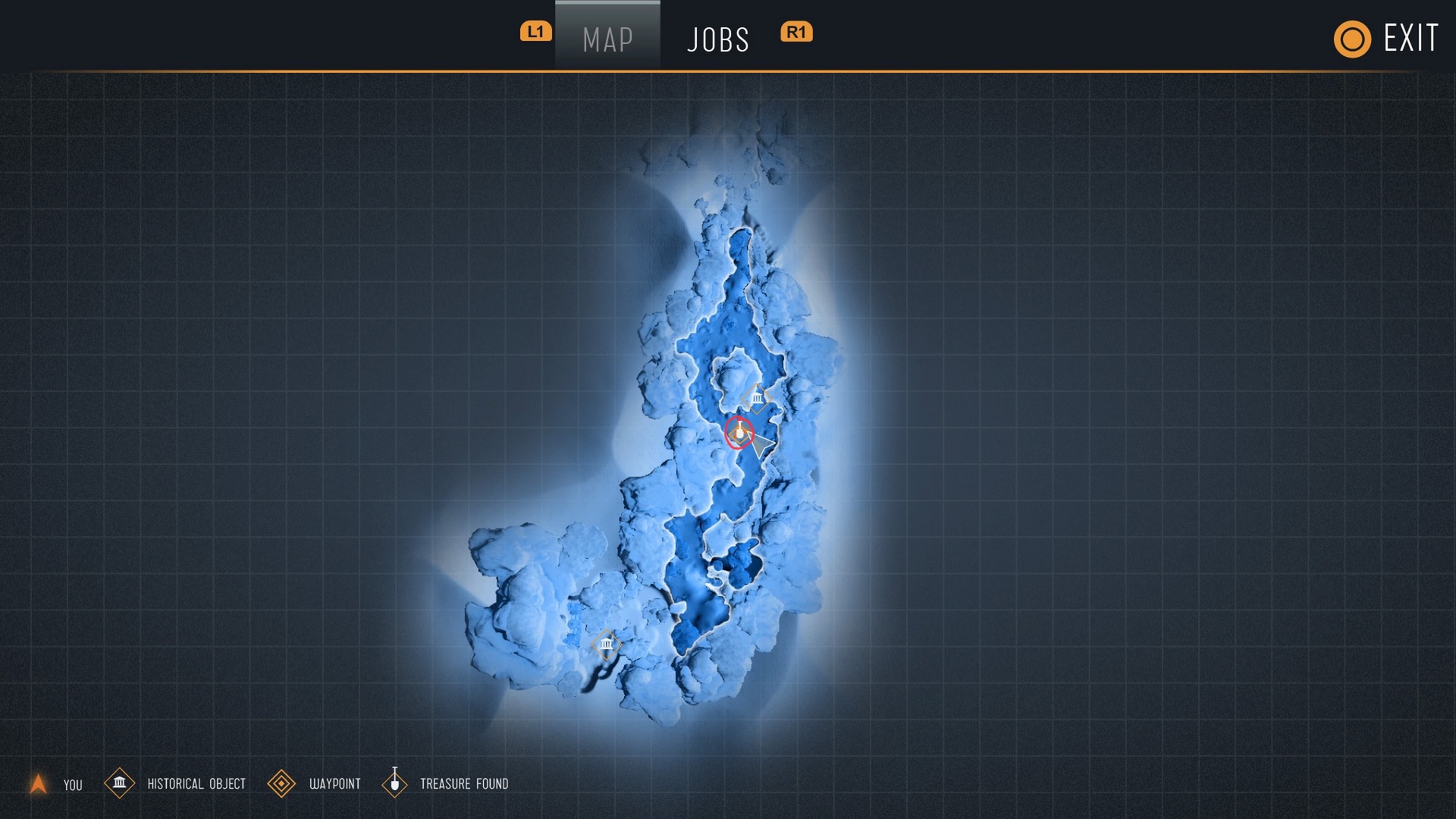Click the historical object marker beside the treasure marker
Viewport: 1456px width, 819px height.
tap(757, 397)
